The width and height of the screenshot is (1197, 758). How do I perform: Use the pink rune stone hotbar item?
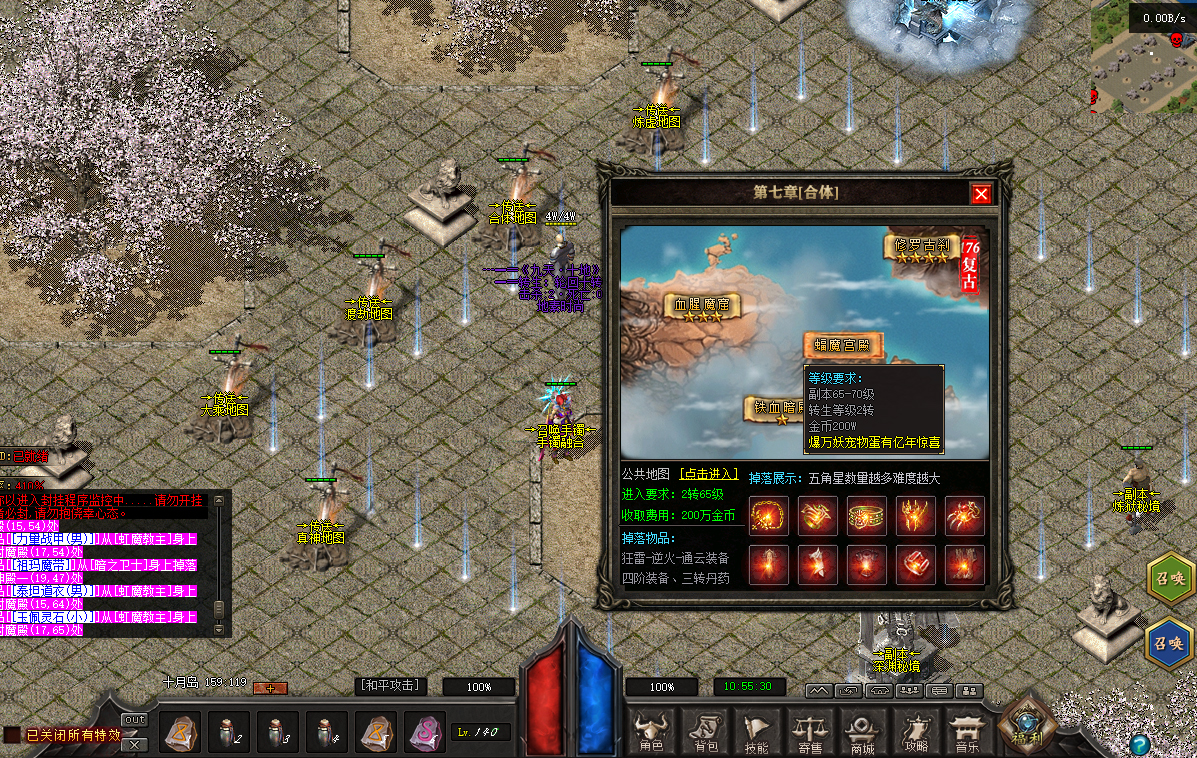425,733
